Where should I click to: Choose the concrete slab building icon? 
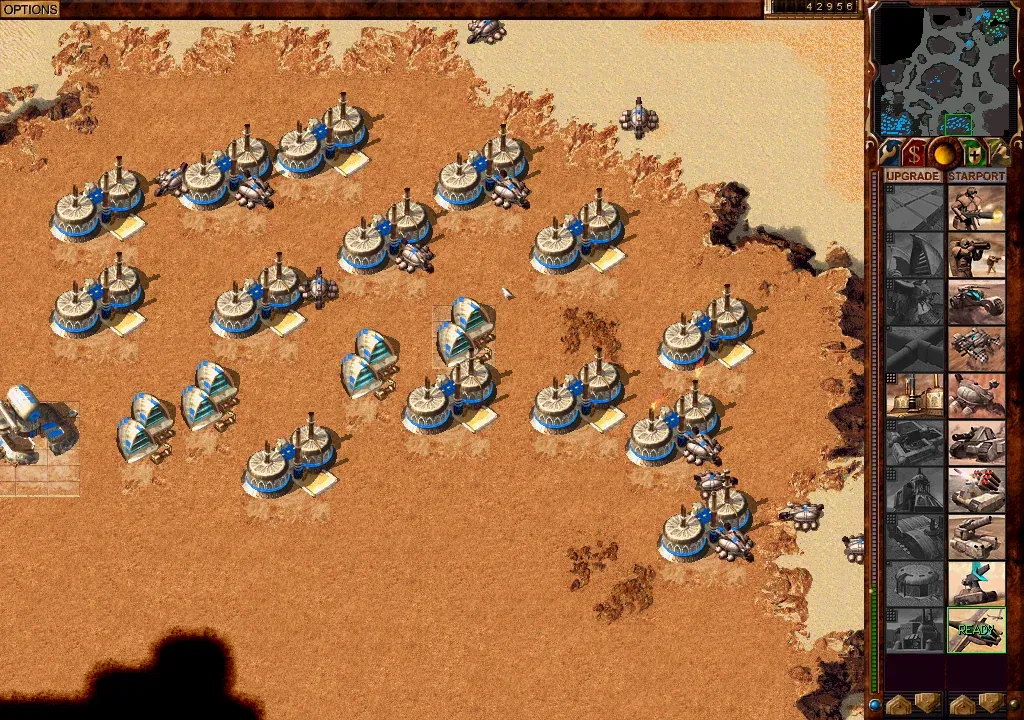pos(915,208)
